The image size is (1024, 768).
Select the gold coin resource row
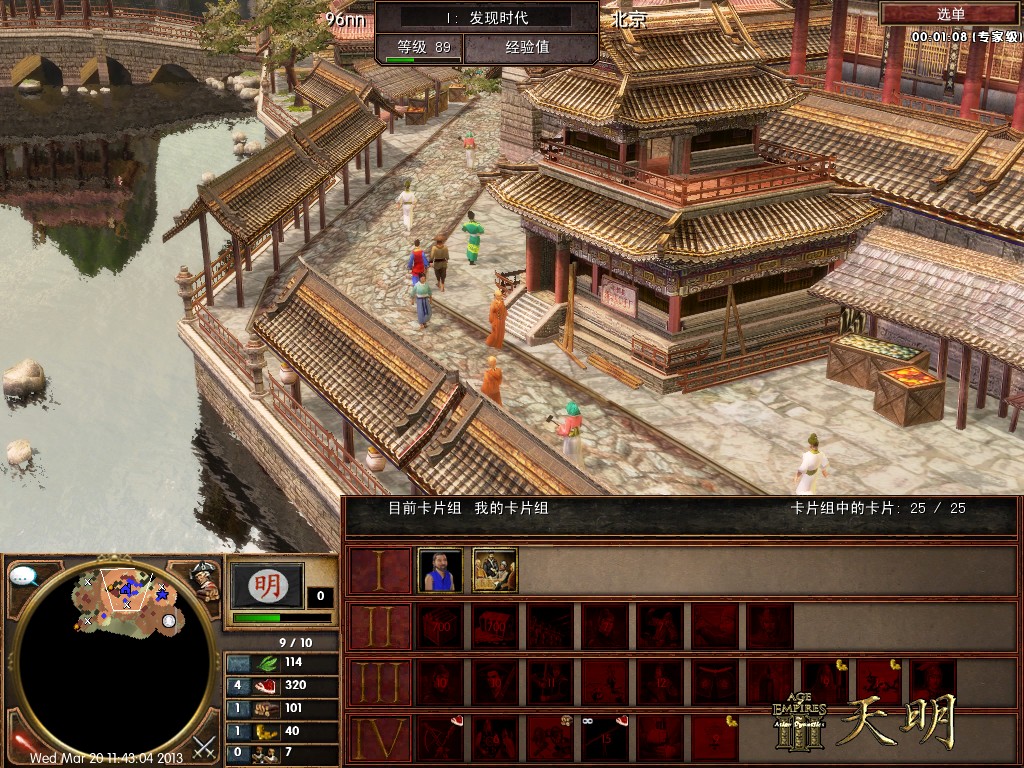click(x=282, y=731)
